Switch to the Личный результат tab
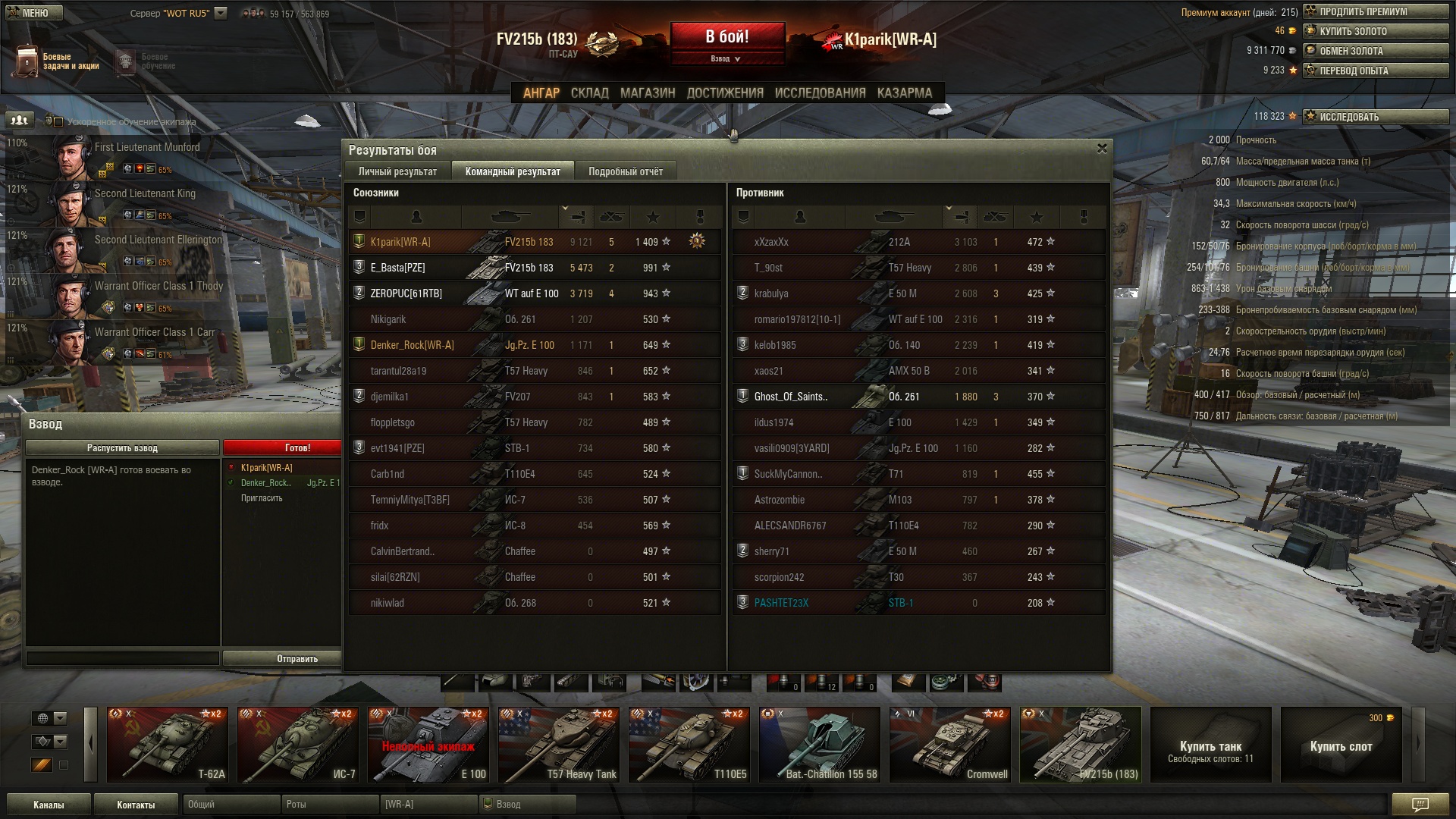The image size is (1456, 819). click(397, 171)
